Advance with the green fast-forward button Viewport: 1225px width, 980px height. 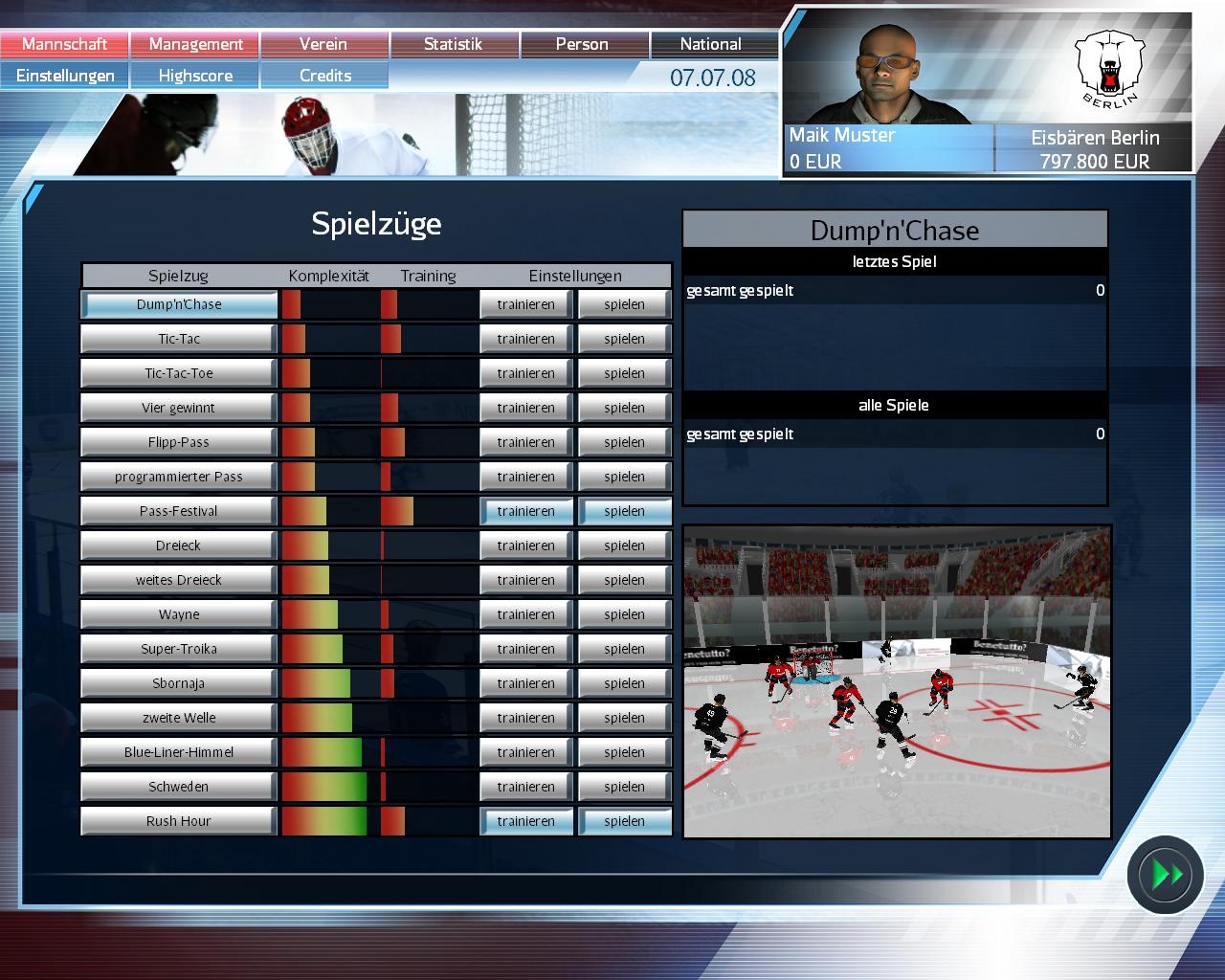pos(1165,874)
